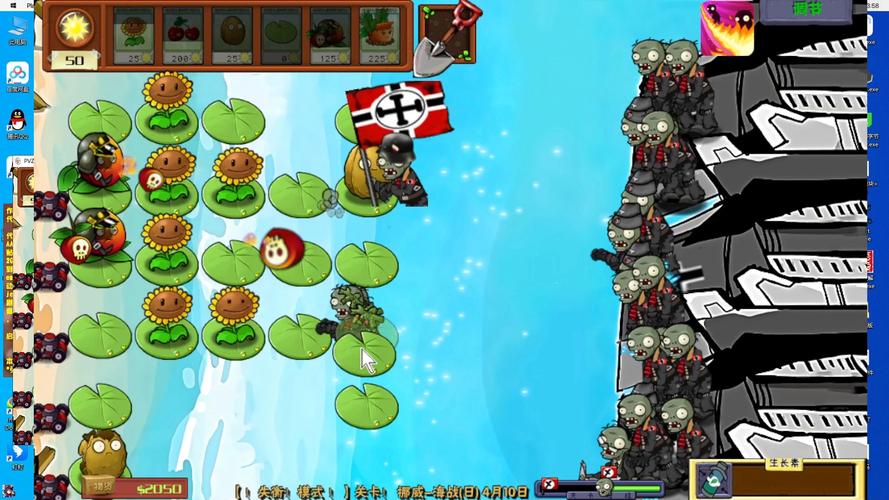Screen dimensions: 889x500
Task: Open the QQ desktop shortcut
Action: point(17,123)
